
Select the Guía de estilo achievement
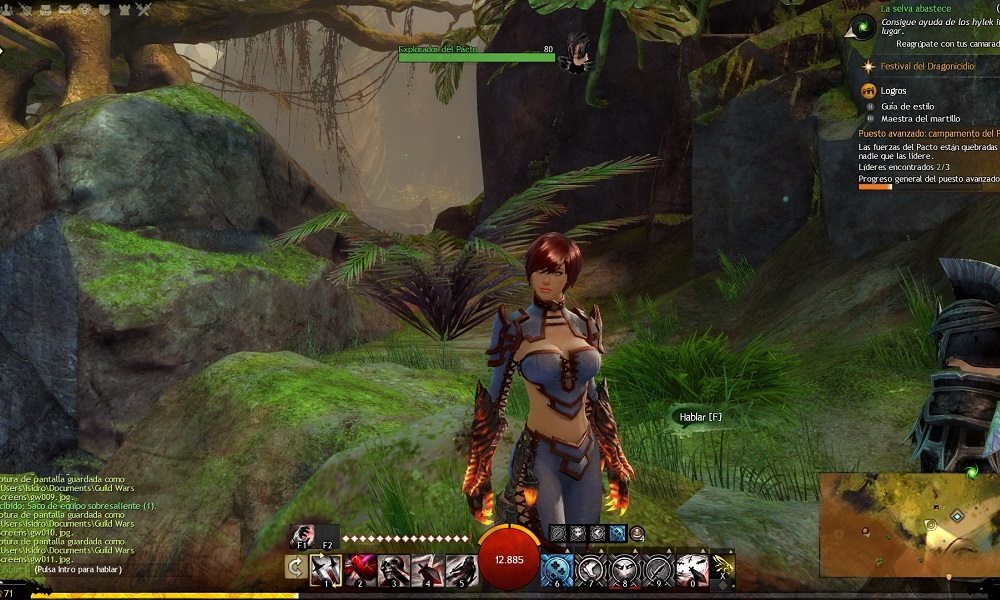[907, 105]
